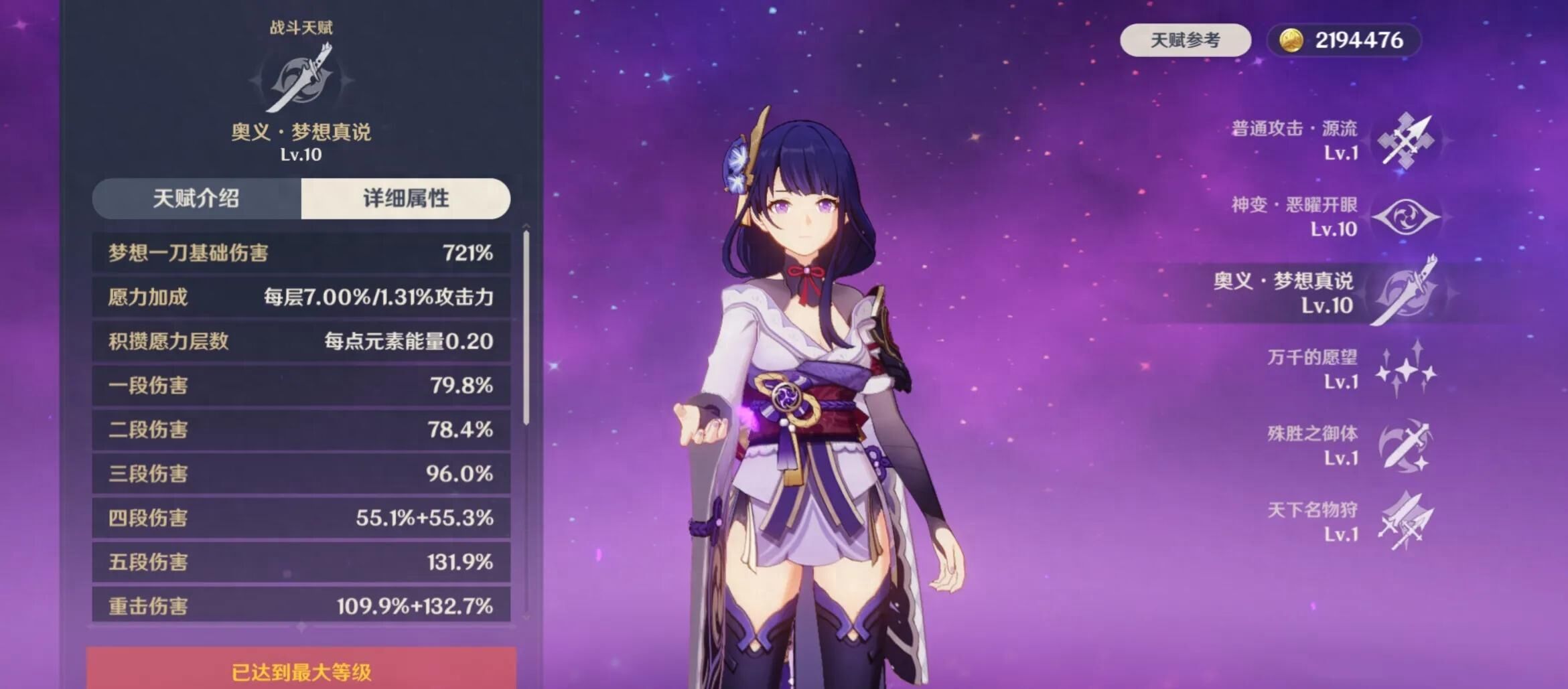Open the 天赋参考 talent reference

click(x=1185, y=40)
